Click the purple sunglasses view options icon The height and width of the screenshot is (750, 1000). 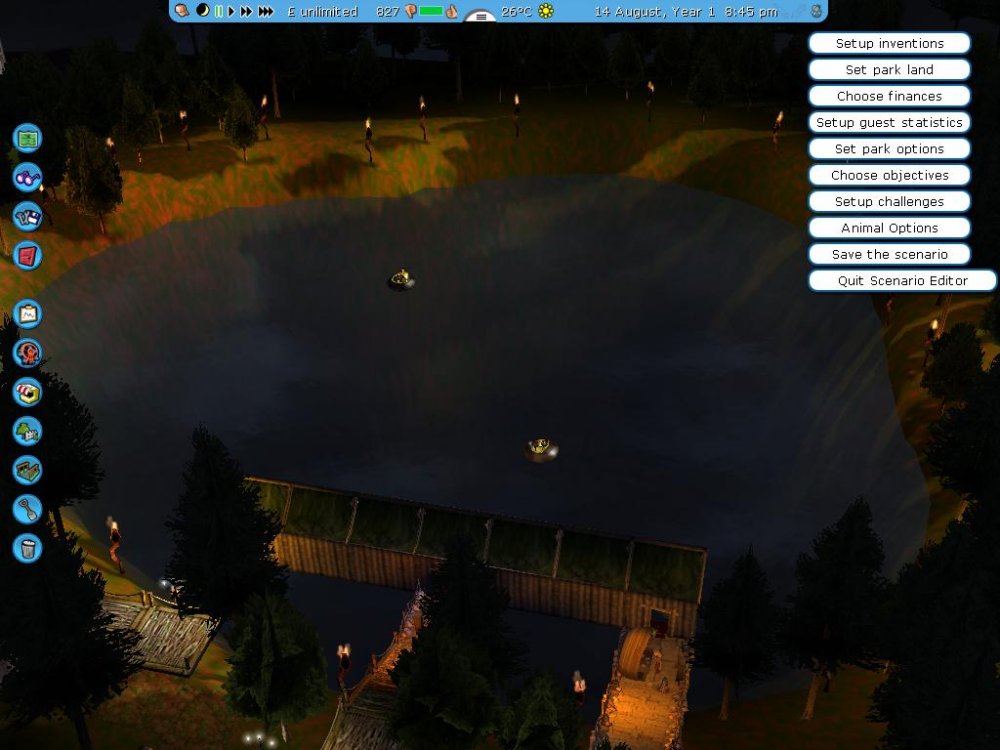(27, 177)
